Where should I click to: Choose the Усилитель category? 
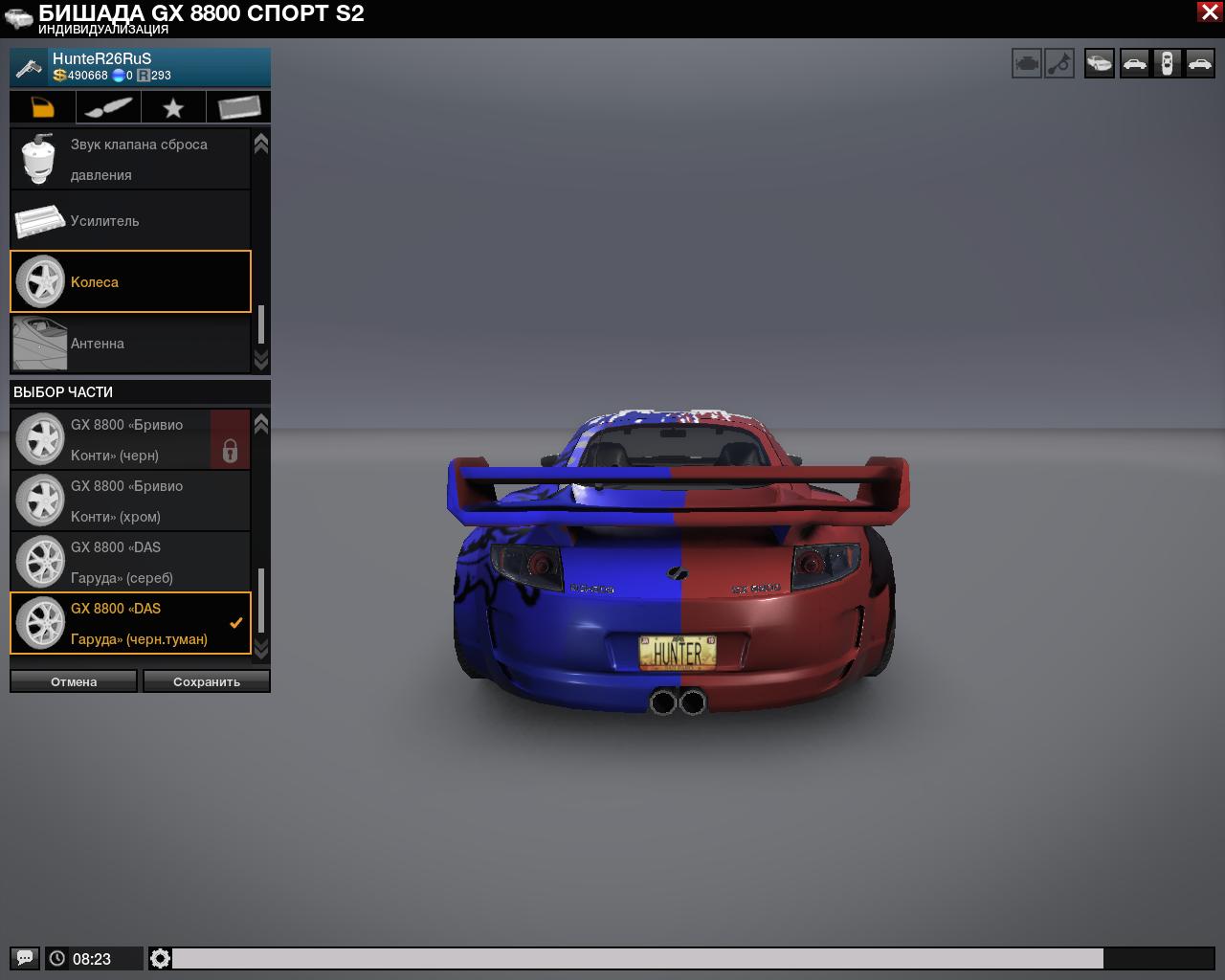pos(130,221)
